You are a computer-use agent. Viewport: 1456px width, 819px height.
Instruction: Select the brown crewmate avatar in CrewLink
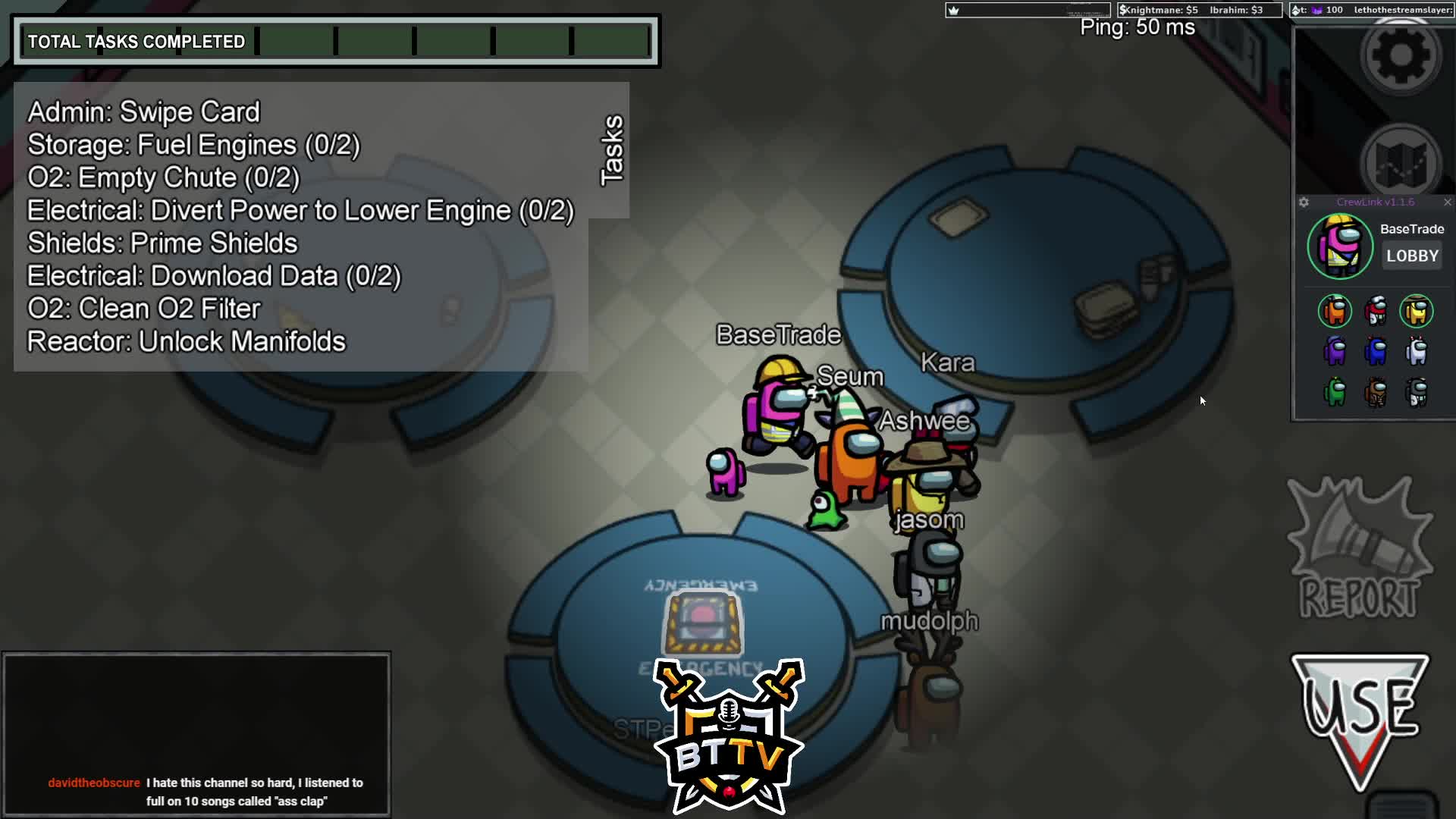(1376, 392)
